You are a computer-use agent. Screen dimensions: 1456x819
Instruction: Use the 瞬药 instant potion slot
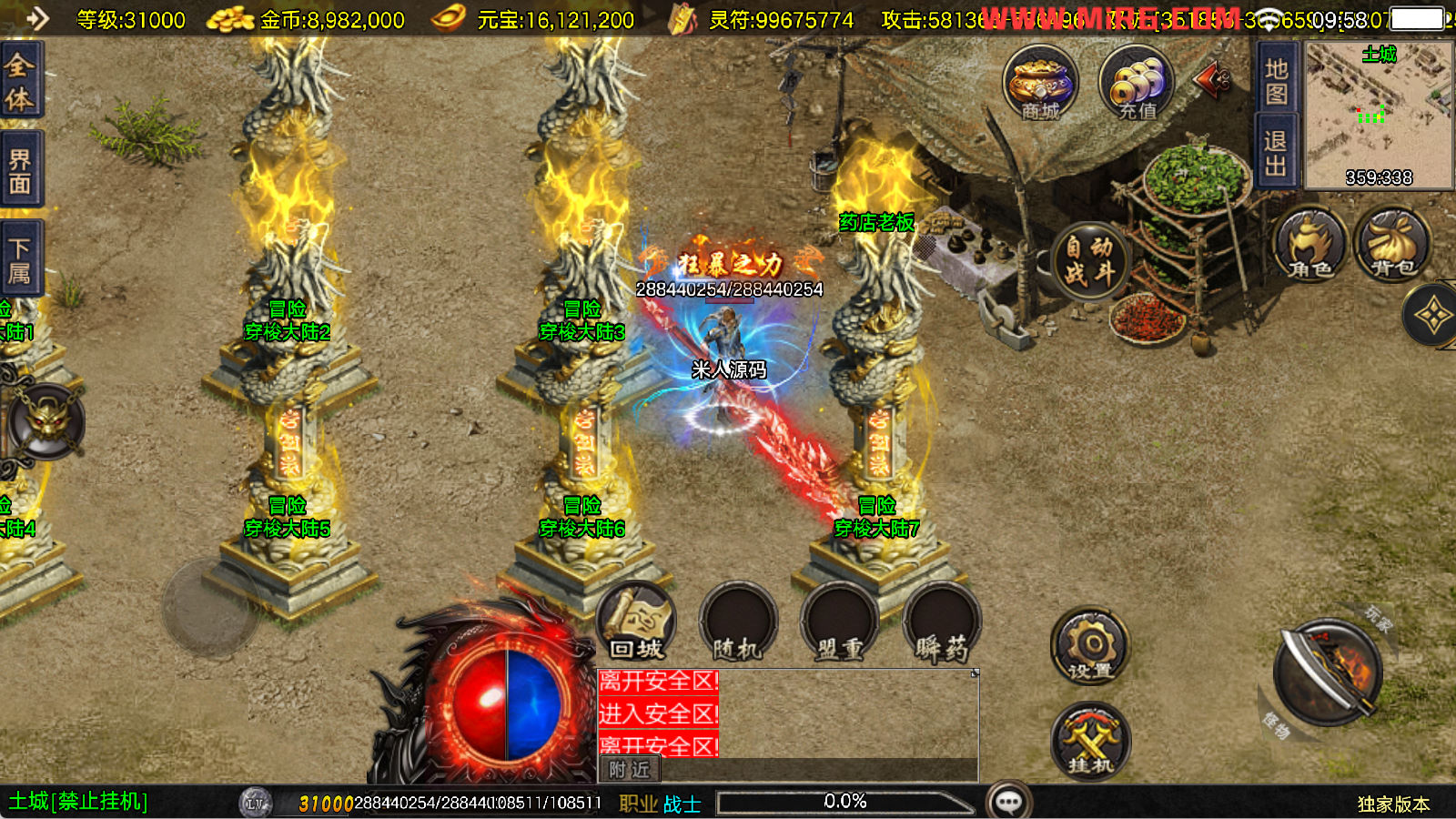(x=942, y=622)
